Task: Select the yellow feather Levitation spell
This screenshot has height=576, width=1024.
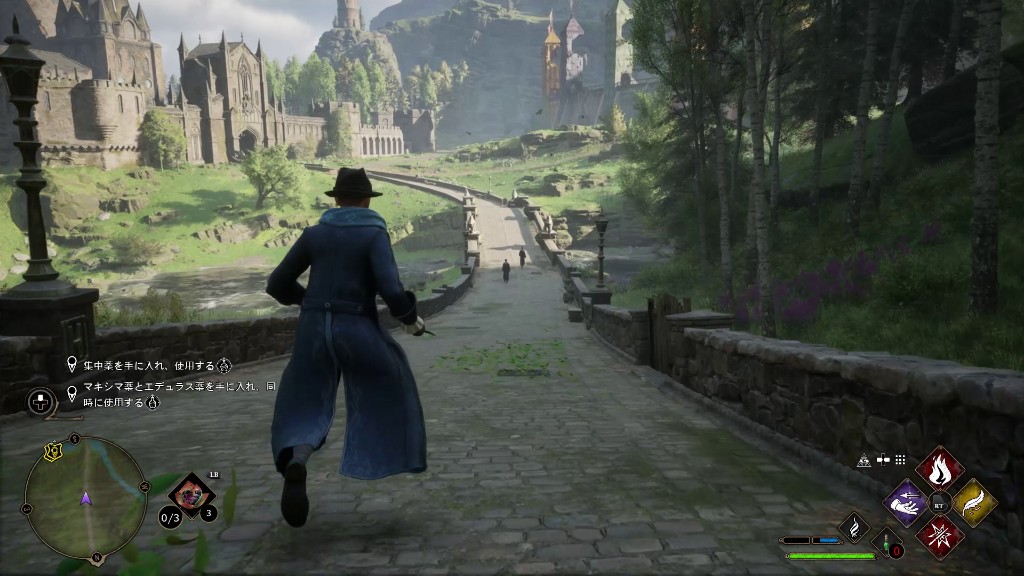Action: point(974,502)
